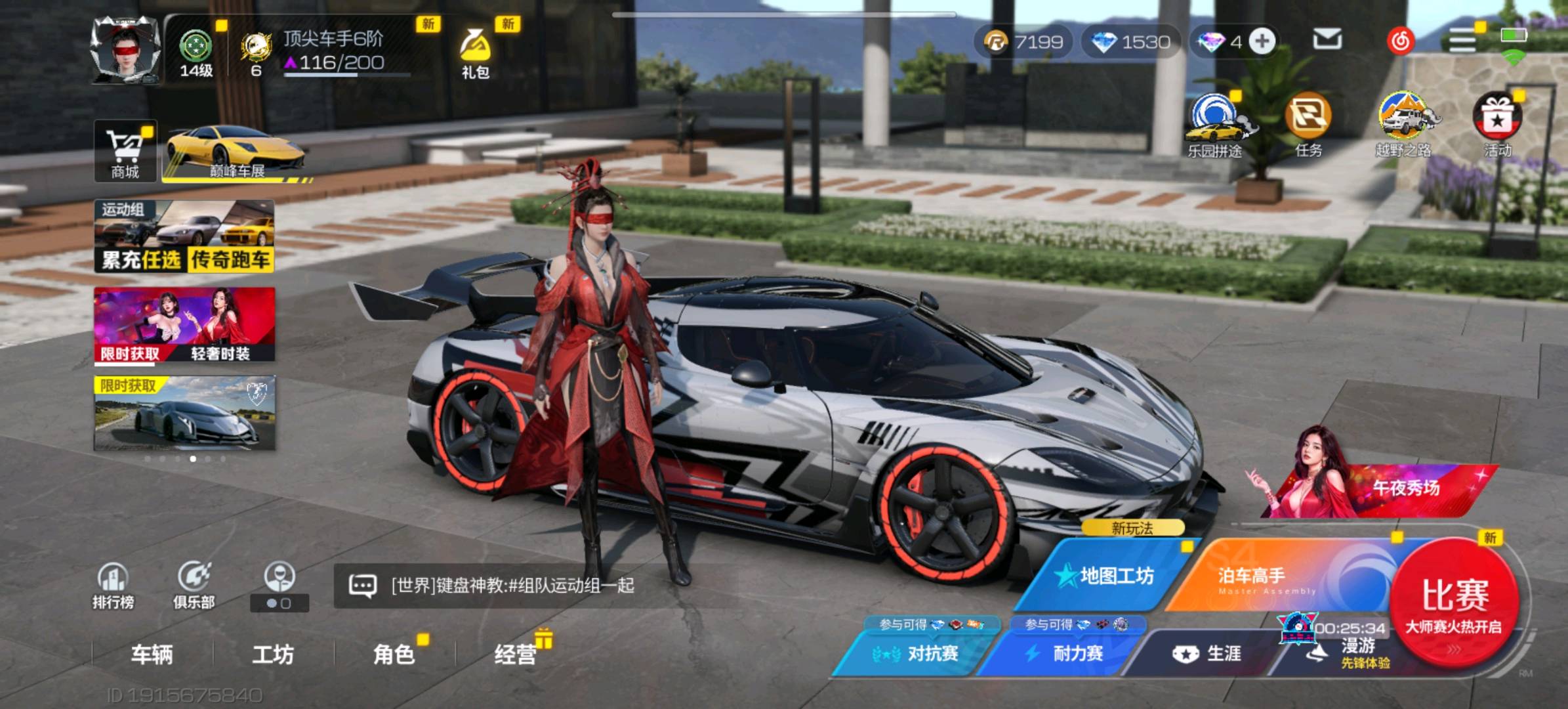Open the 排行榜 leaderboard
Viewport: 1568px width, 709px height.
(x=113, y=586)
